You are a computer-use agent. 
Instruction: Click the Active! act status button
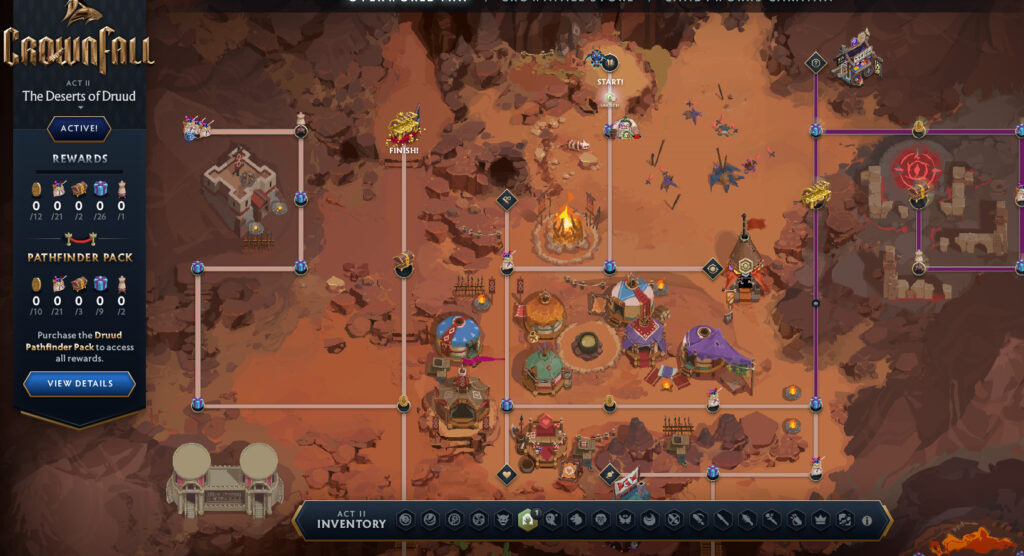tap(79, 128)
